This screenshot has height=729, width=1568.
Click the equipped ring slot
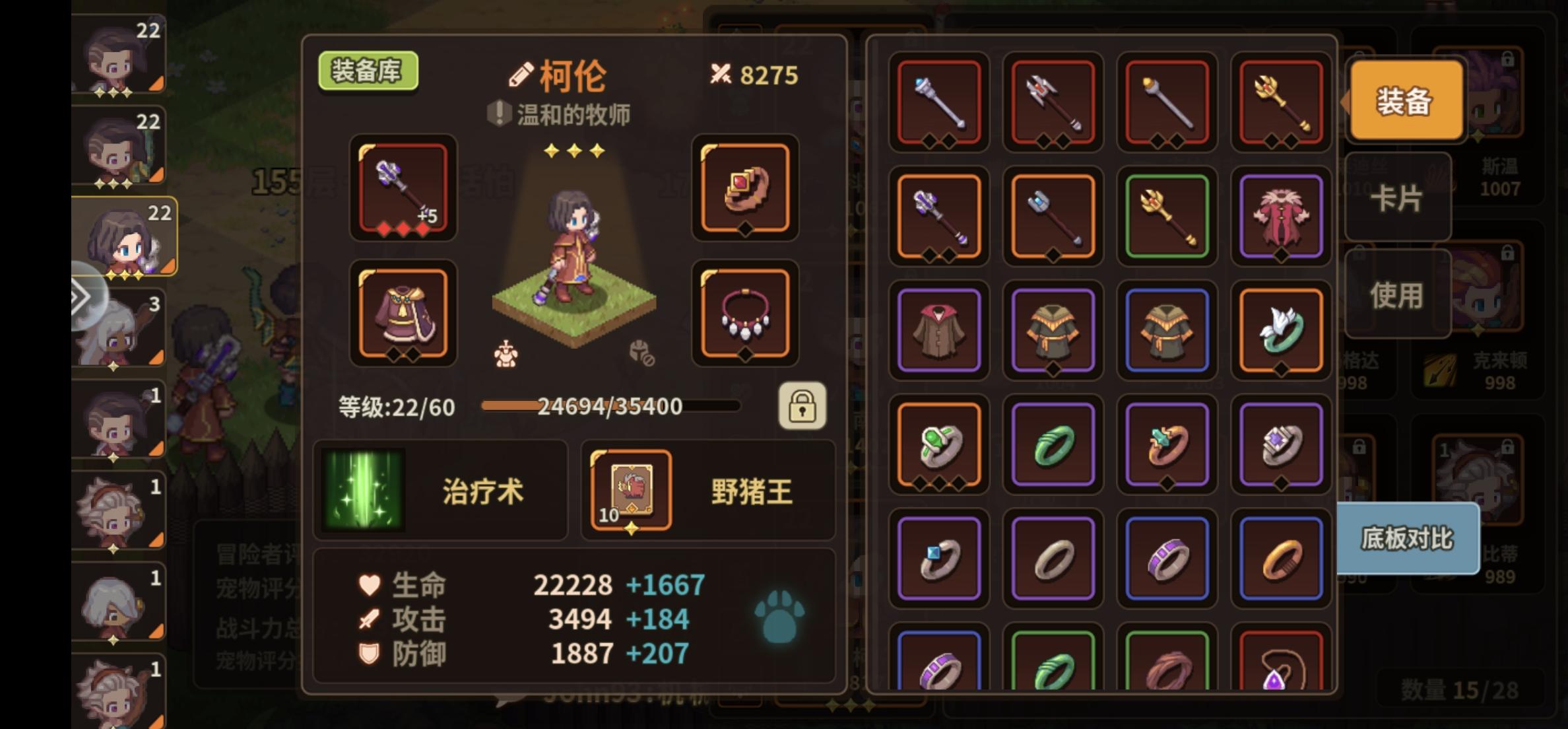pos(744,190)
